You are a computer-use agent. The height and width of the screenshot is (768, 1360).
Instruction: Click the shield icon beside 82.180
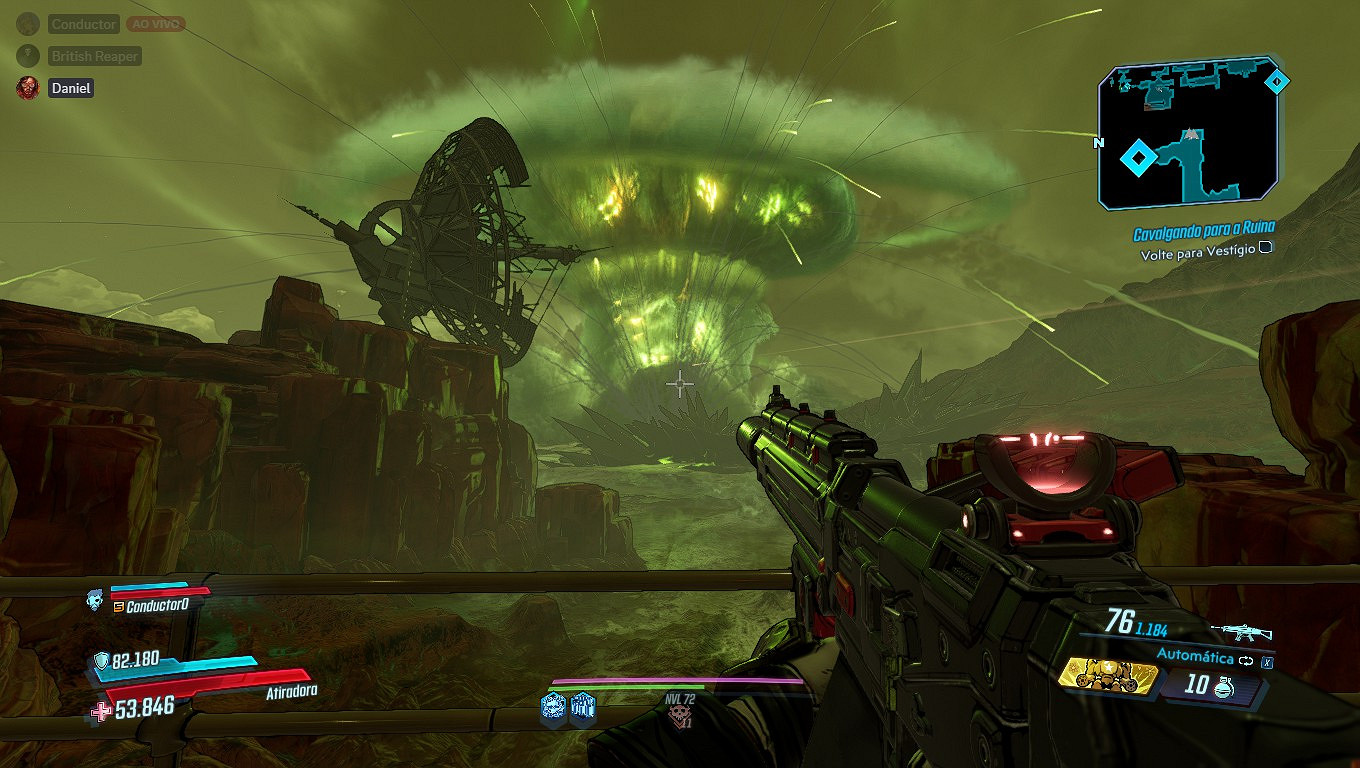(x=102, y=661)
